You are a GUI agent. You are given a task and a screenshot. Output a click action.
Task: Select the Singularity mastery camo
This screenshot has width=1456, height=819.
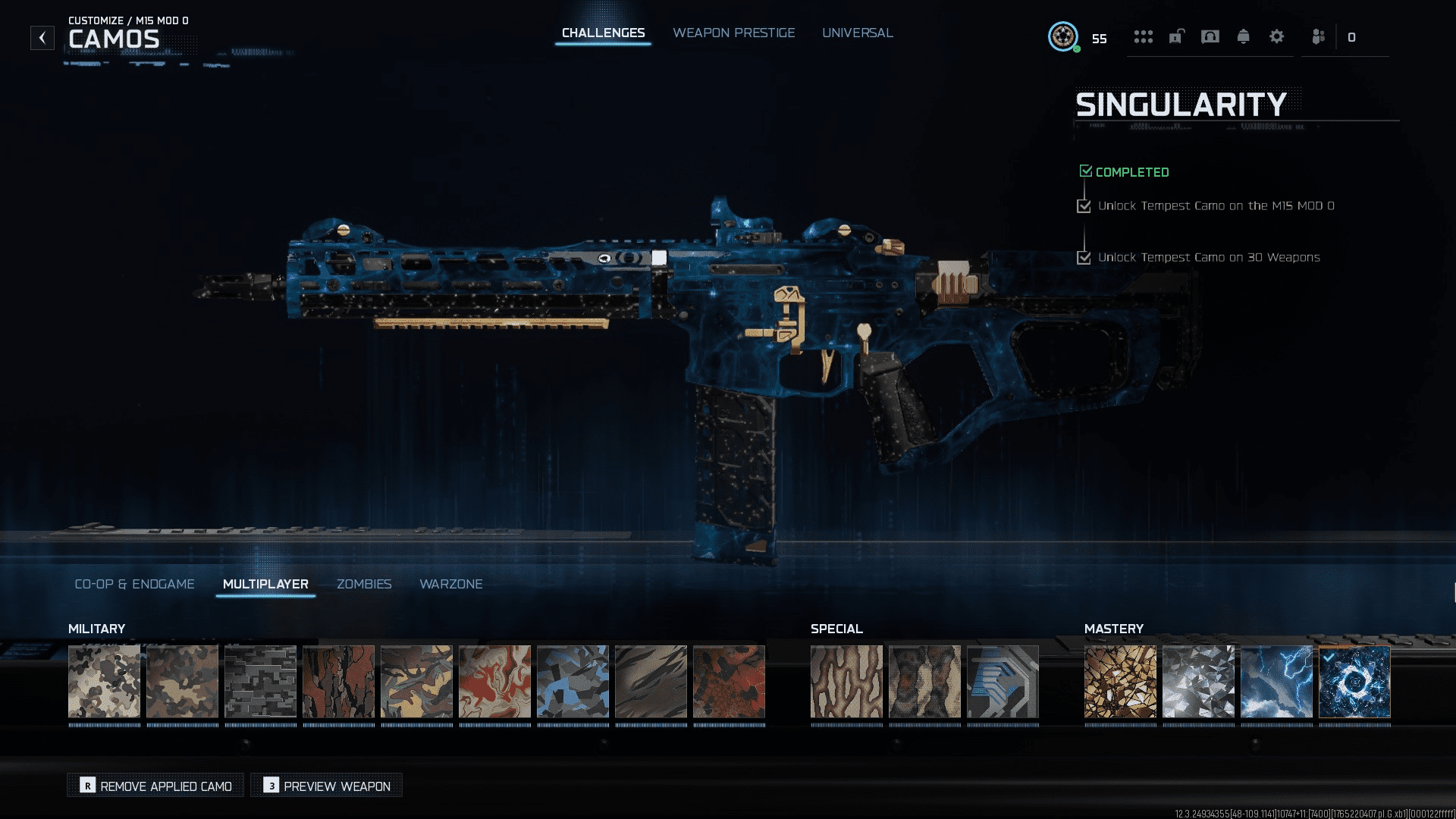[1354, 682]
